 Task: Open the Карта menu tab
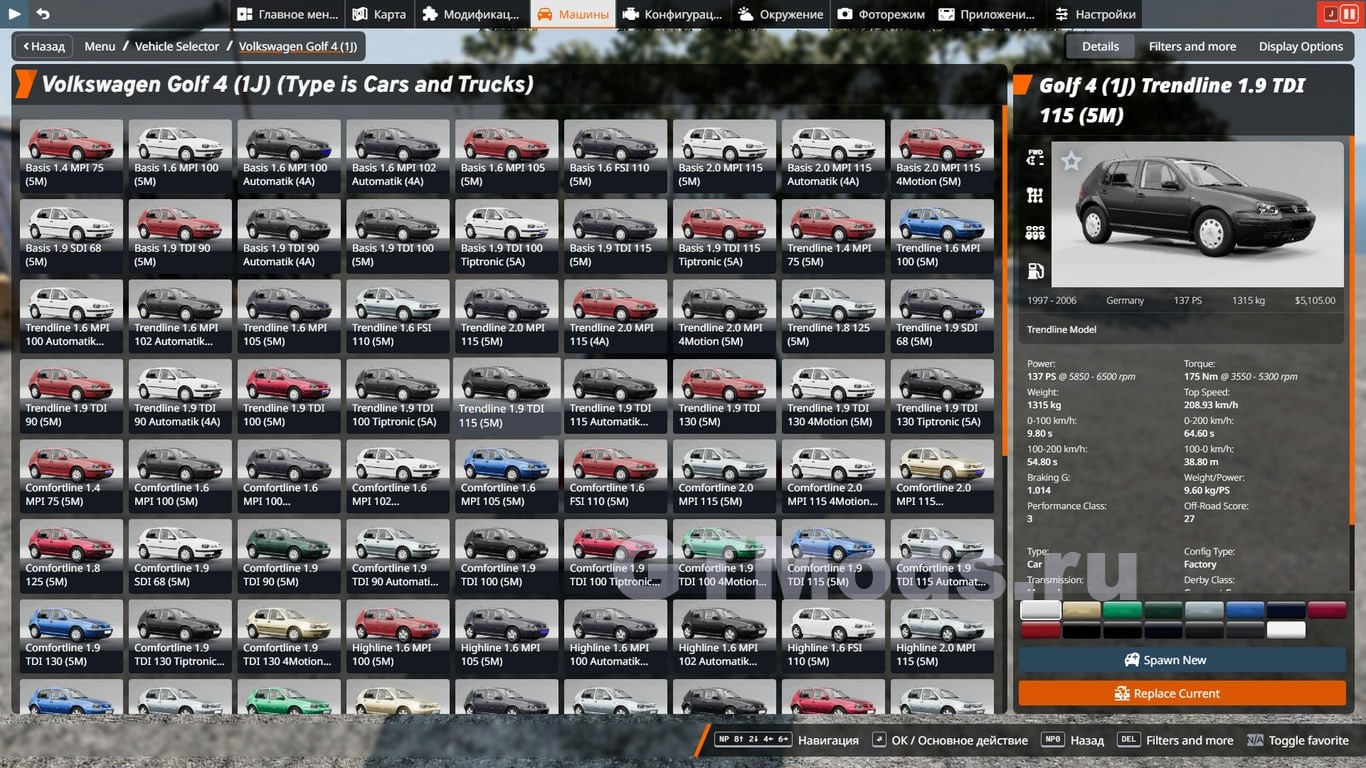pyautogui.click(x=379, y=14)
